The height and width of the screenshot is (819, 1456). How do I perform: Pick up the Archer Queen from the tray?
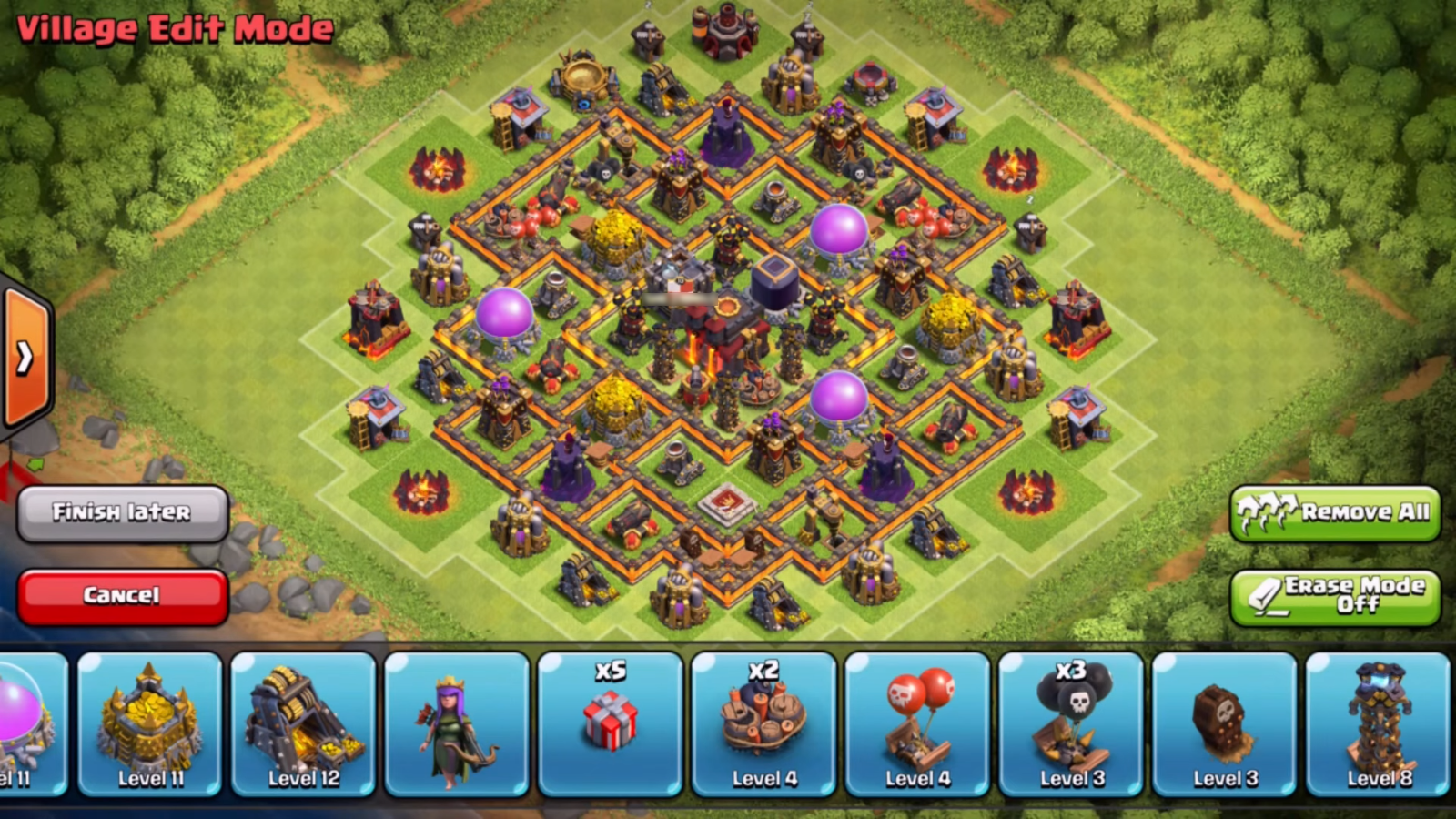457,723
